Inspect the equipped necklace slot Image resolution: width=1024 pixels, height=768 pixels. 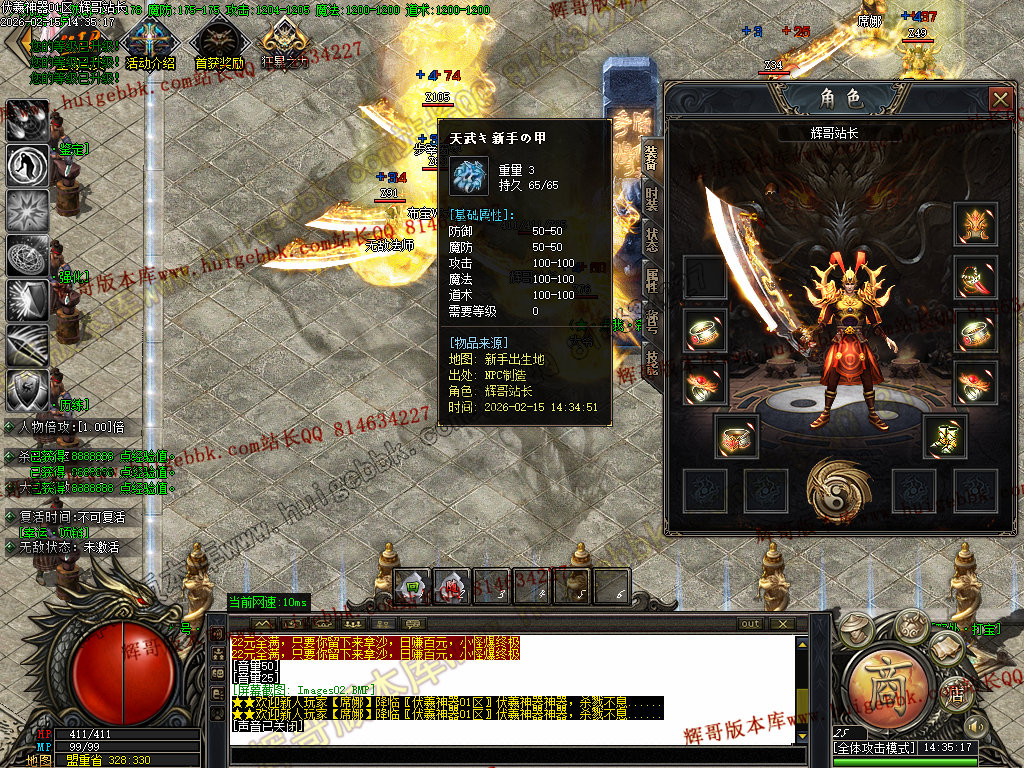[x=976, y=276]
